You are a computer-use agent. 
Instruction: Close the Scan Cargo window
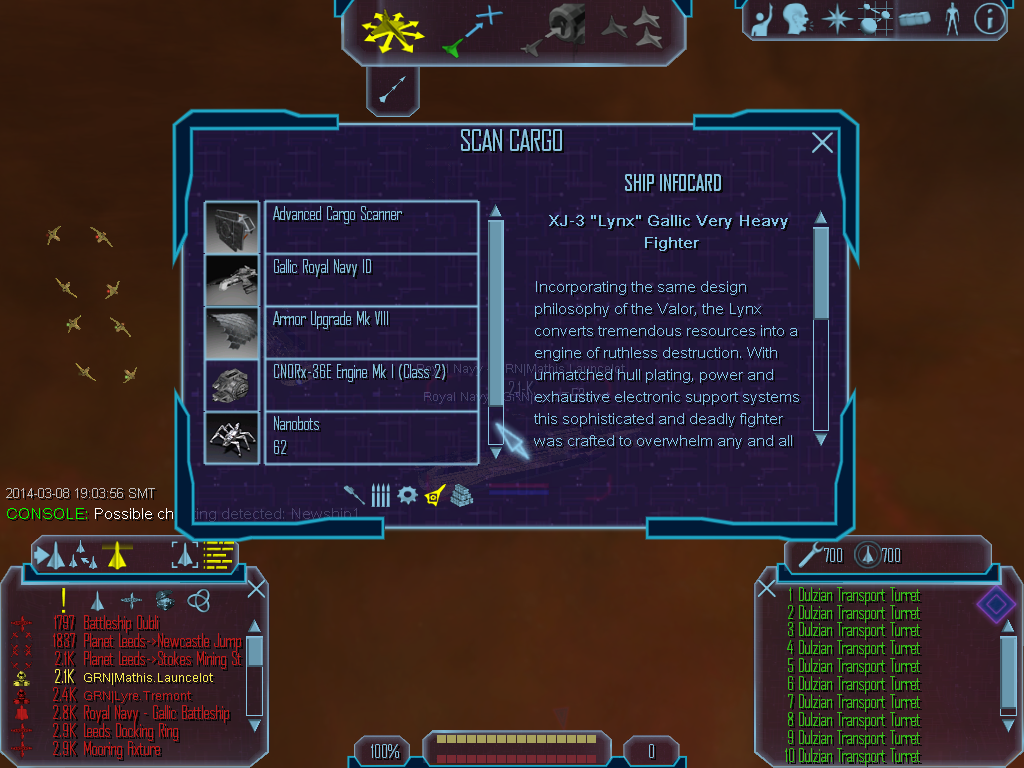[822, 143]
